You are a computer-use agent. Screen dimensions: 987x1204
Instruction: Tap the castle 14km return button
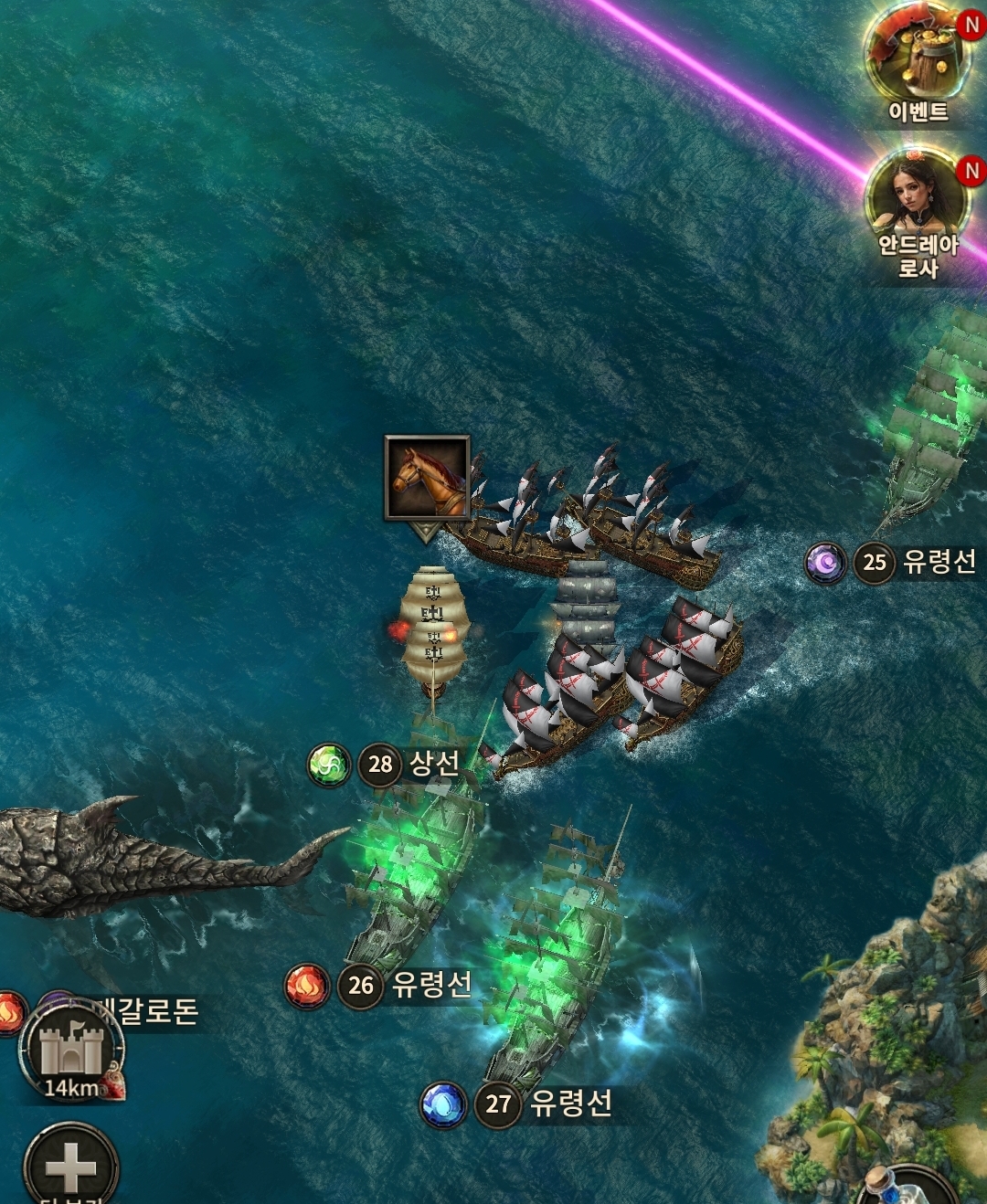pos(72,1052)
